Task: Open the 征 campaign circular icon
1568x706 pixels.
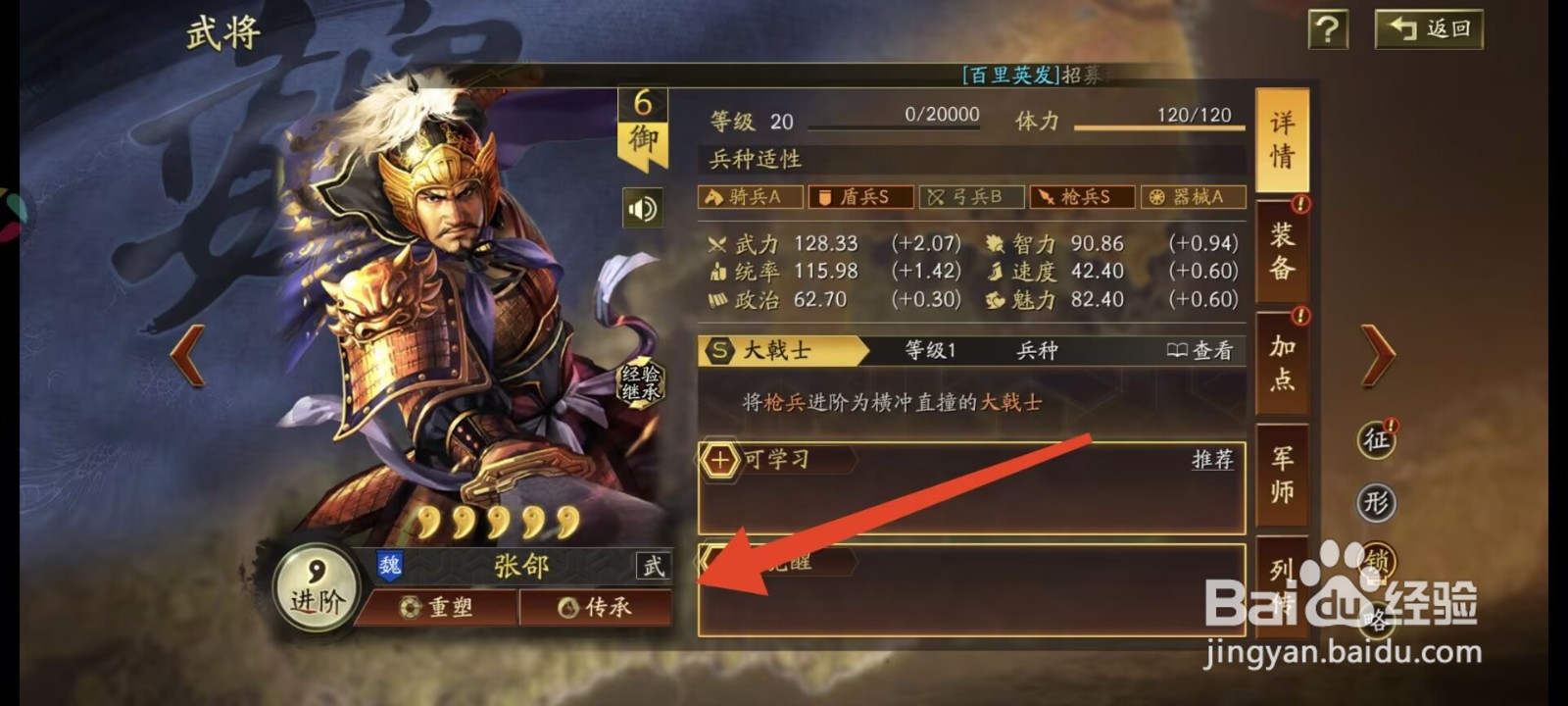Action: pos(1379,441)
